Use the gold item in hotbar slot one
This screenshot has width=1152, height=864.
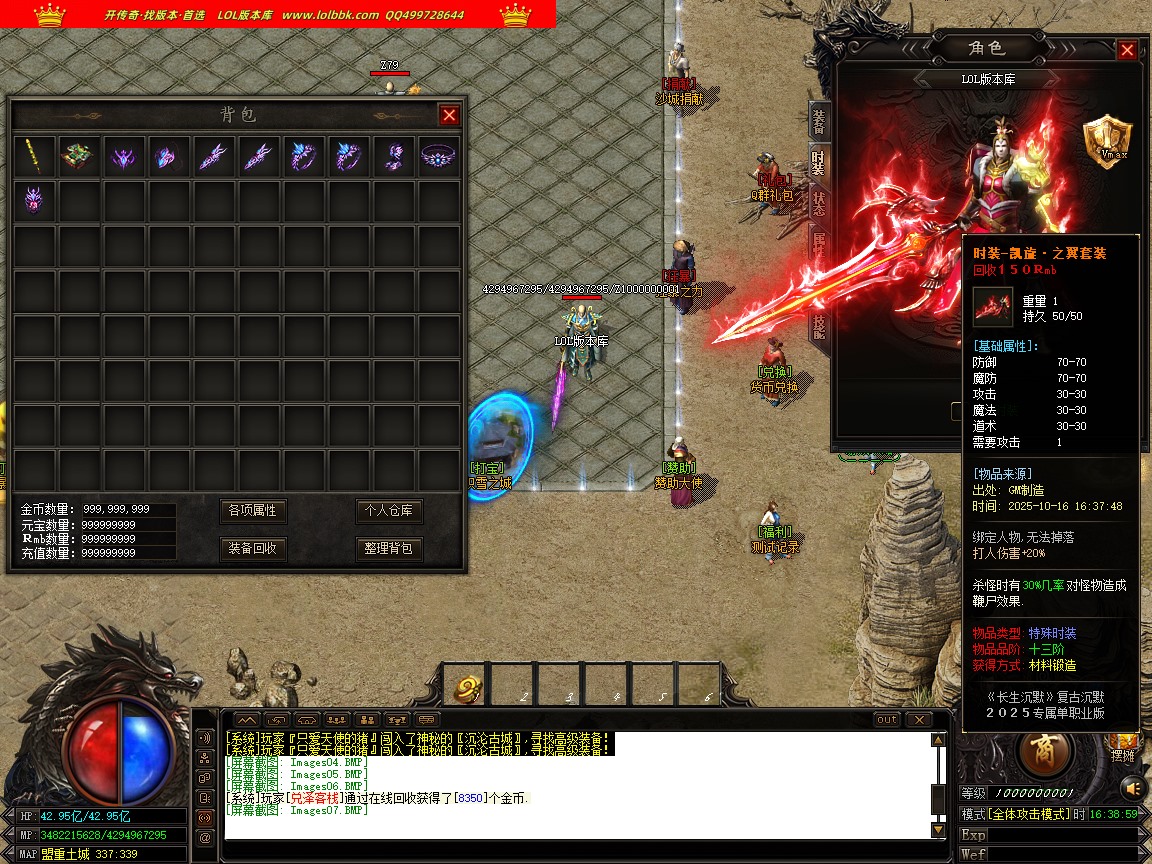point(468,688)
